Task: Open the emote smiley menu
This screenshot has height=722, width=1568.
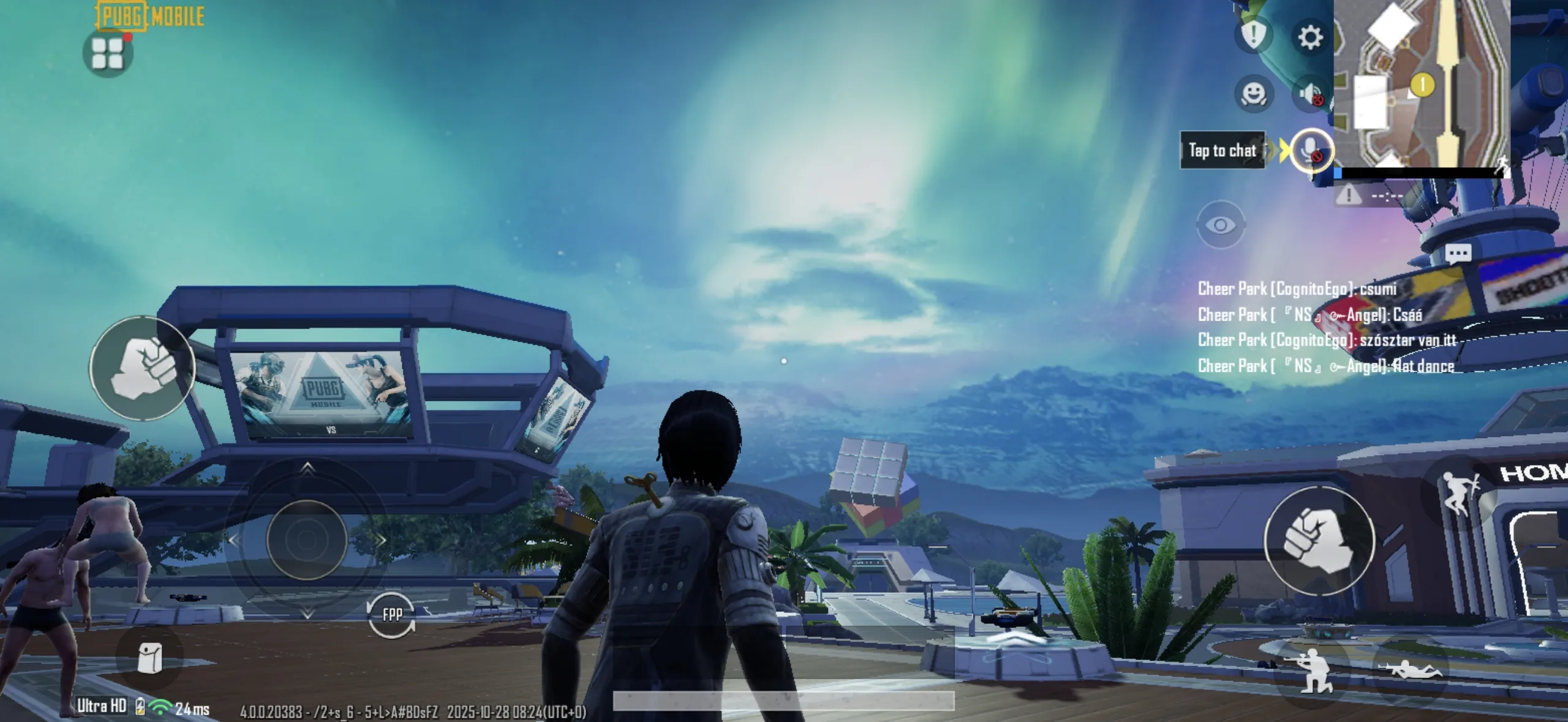Action: click(x=1253, y=94)
